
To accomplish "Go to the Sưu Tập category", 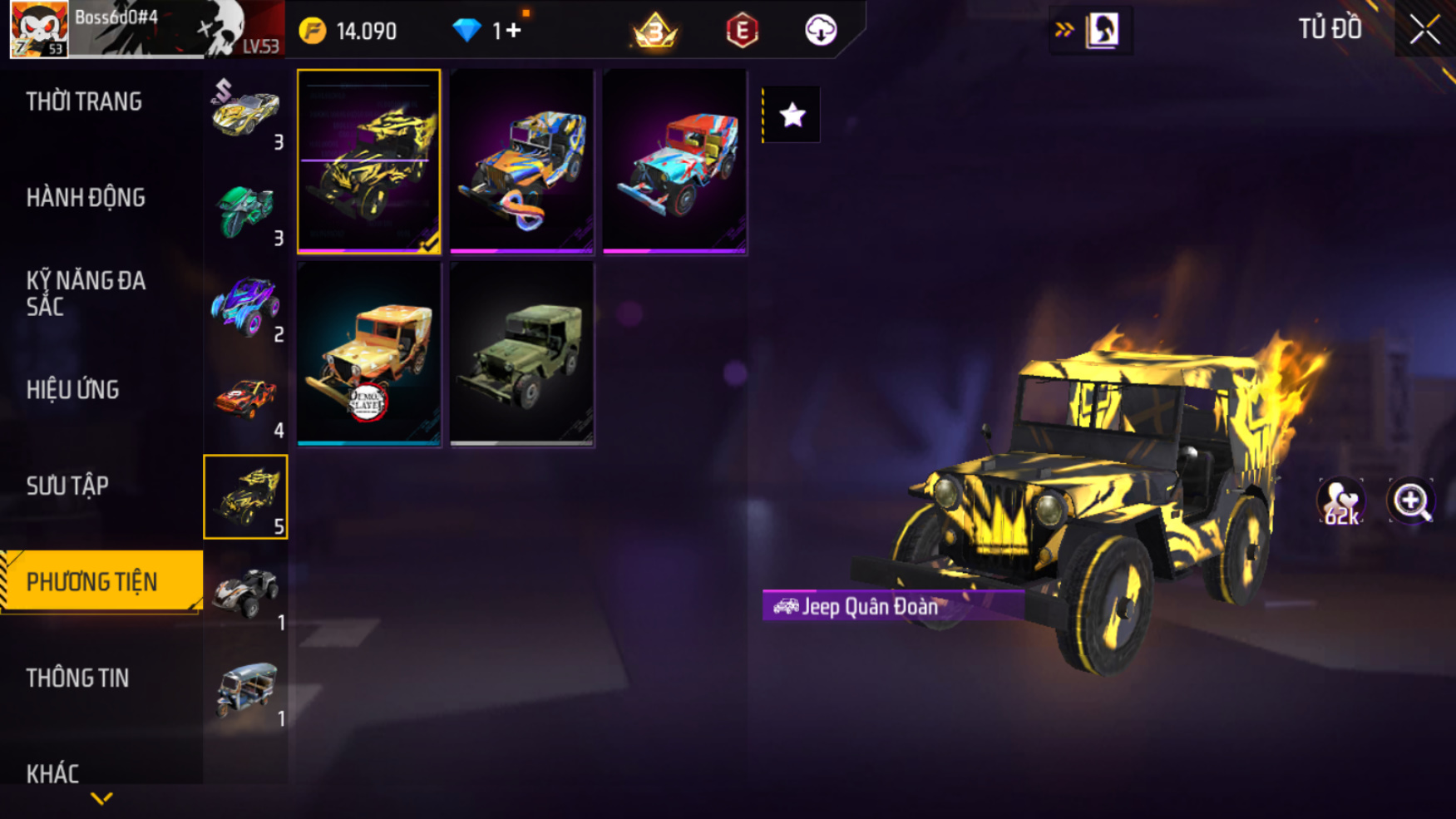I will tap(67, 486).
